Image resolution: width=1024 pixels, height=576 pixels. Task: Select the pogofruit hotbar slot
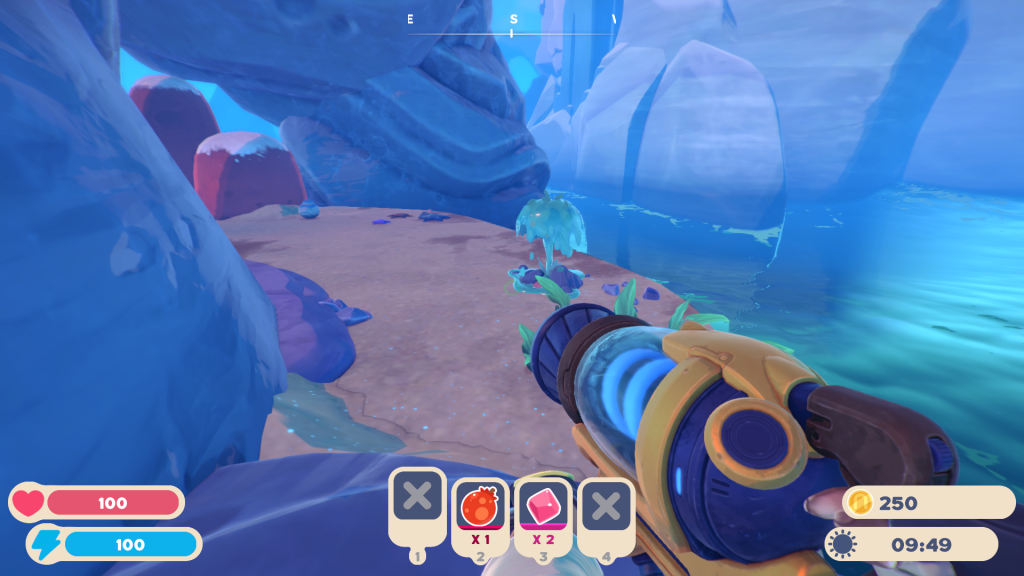480,505
